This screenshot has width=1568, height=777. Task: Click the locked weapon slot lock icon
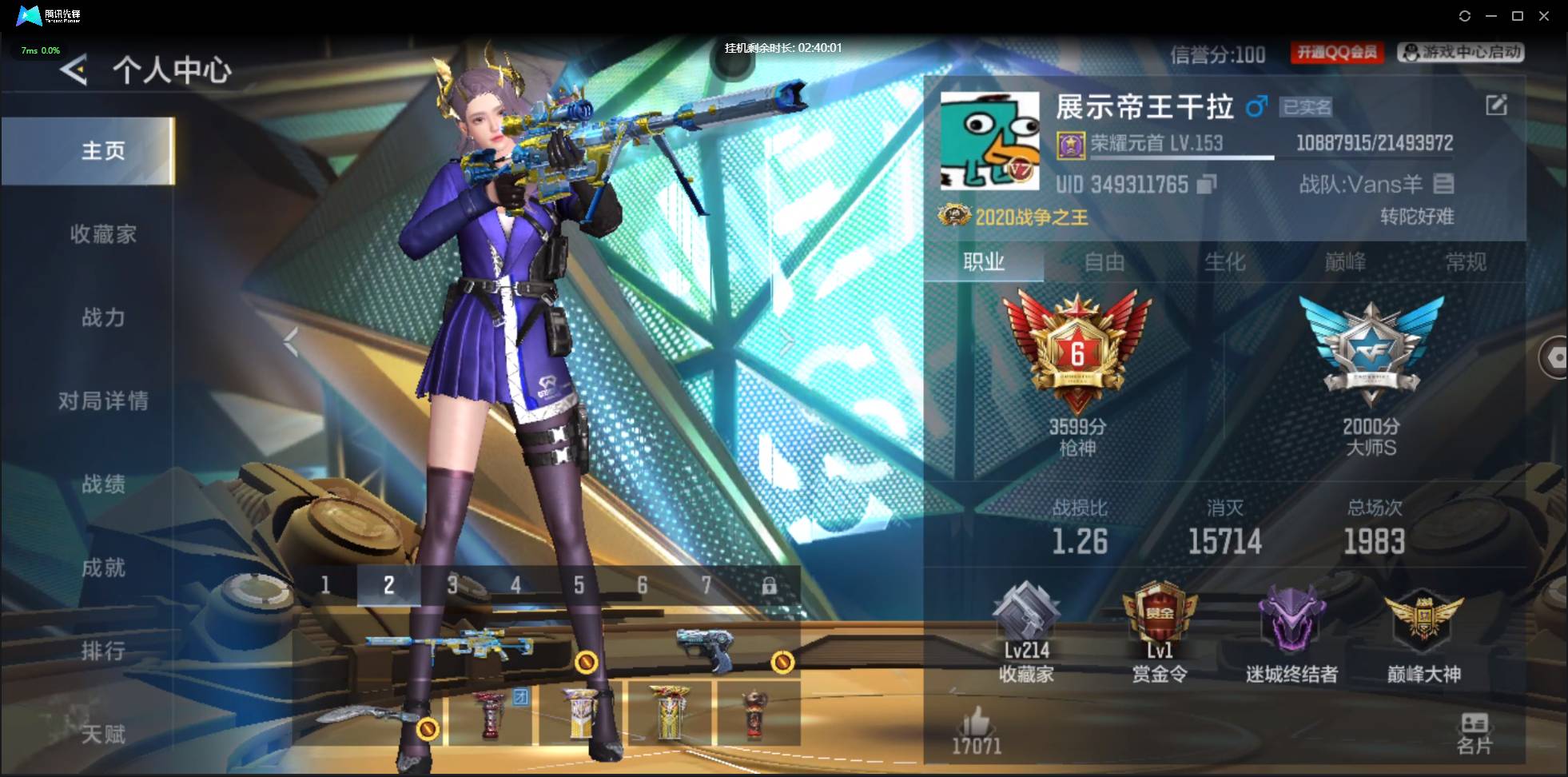[x=770, y=585]
